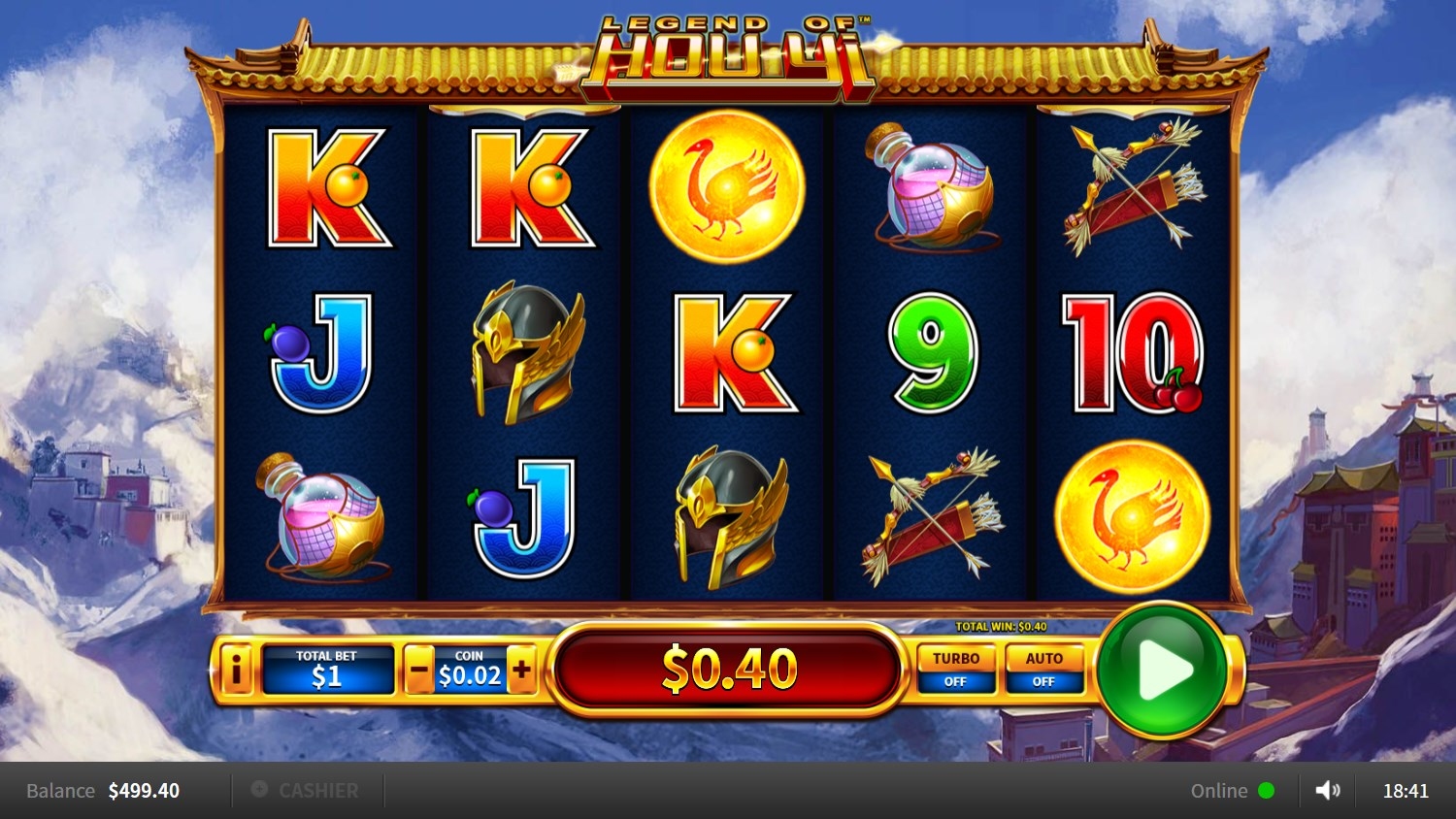Decrease coin value with the minus button
Image resolution: width=1456 pixels, height=819 pixels.
419,670
